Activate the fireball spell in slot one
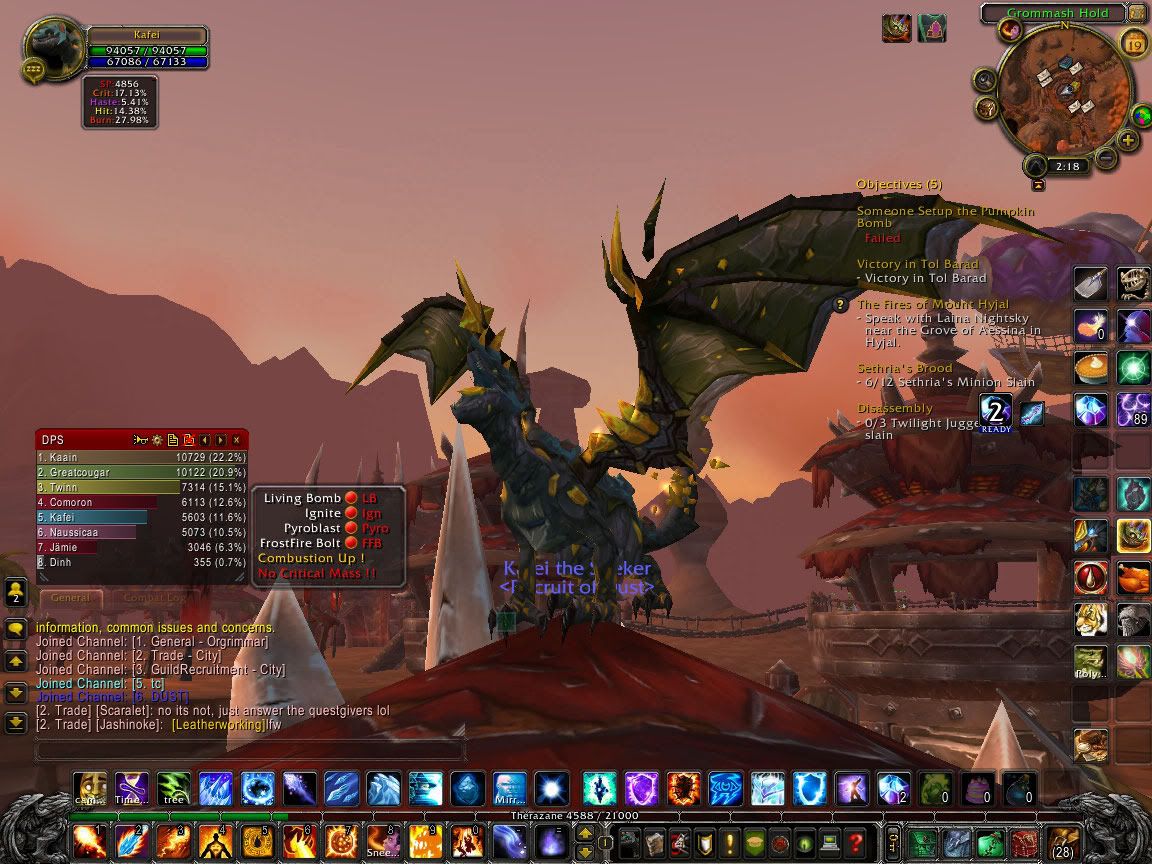Image resolution: width=1152 pixels, height=864 pixels. point(90,841)
